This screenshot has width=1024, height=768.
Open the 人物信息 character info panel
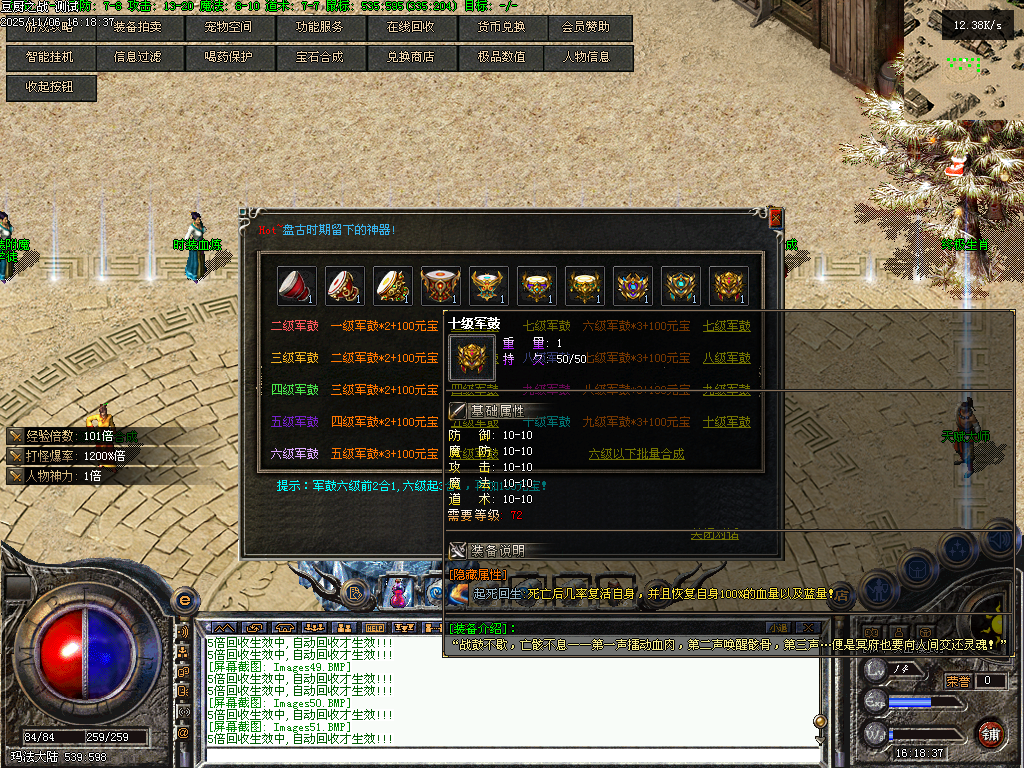(x=586, y=57)
